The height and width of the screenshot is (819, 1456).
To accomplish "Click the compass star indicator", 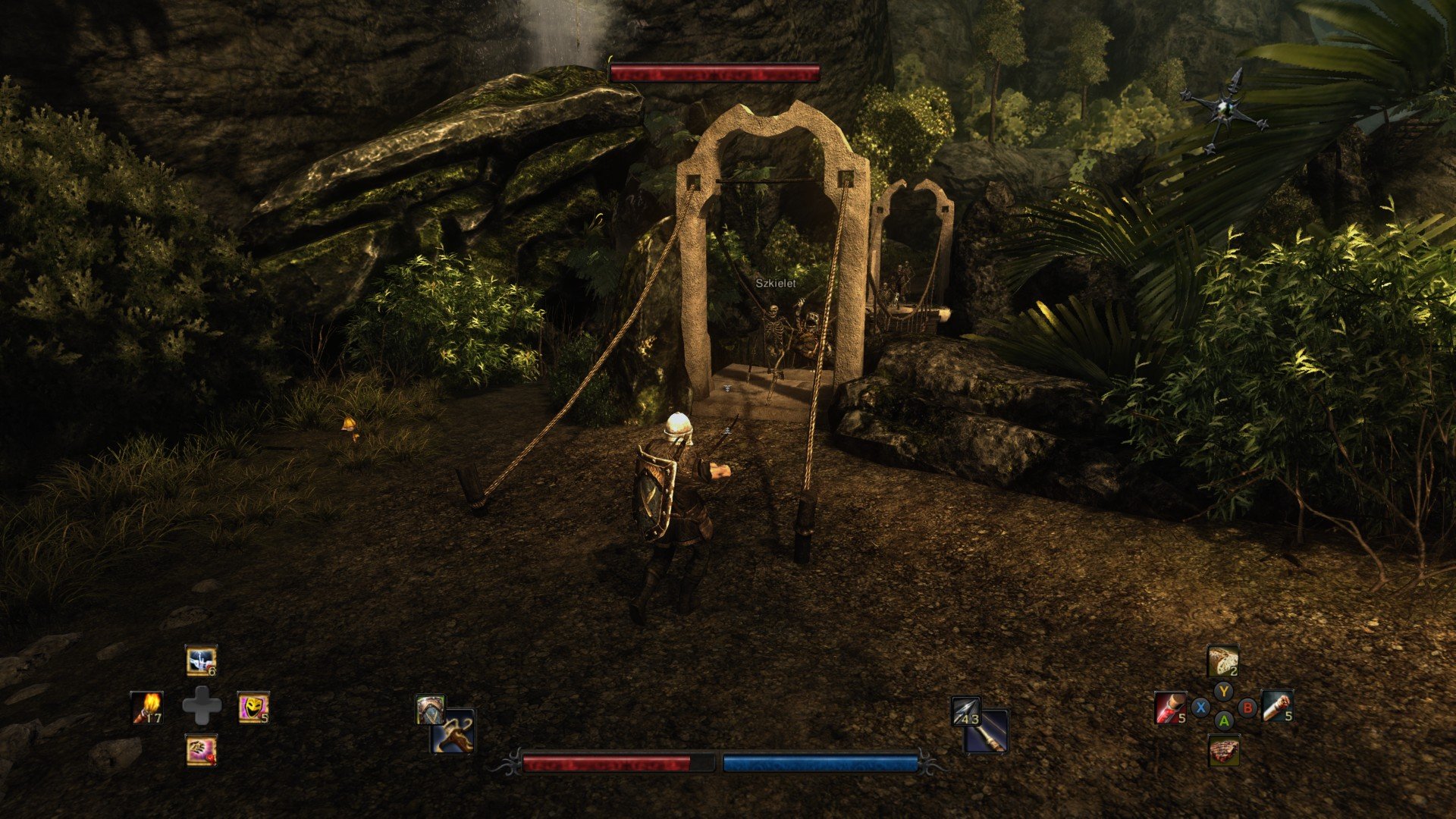I will (1222, 110).
